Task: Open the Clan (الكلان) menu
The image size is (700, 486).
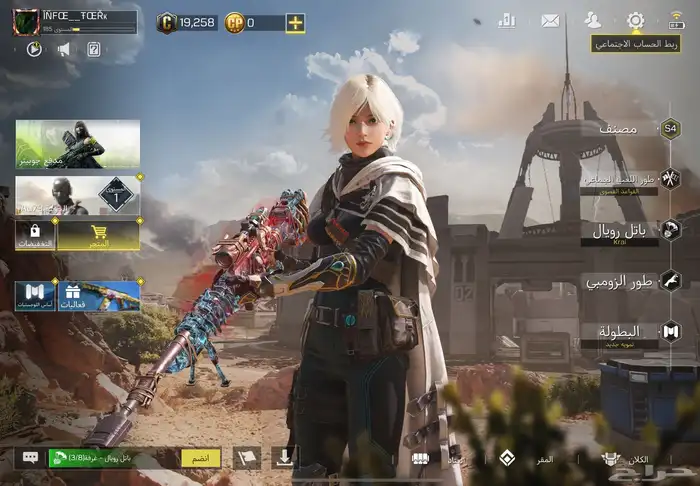Action: click(x=625, y=459)
